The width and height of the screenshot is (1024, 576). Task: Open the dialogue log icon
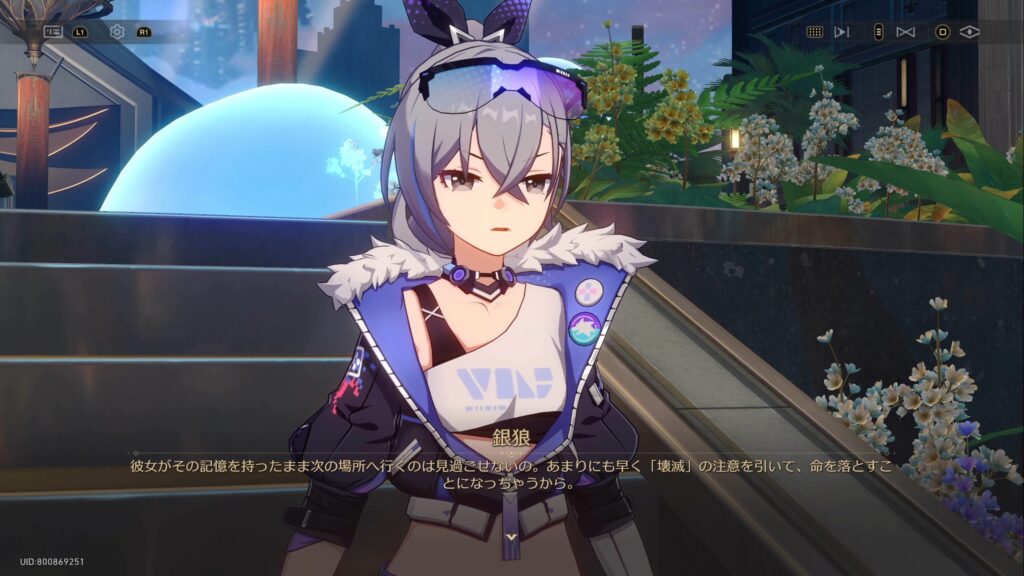click(53, 32)
